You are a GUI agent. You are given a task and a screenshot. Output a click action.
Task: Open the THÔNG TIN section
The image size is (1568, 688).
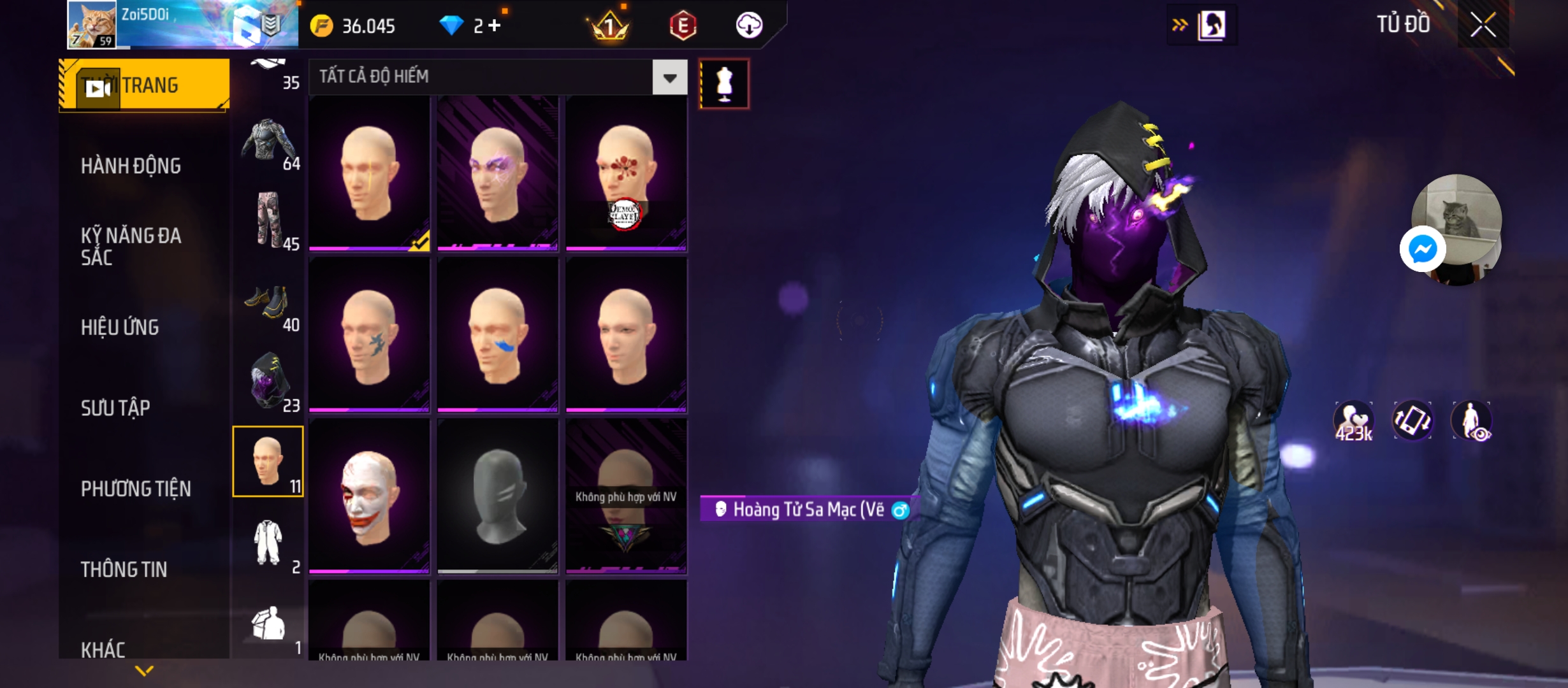[x=124, y=570]
